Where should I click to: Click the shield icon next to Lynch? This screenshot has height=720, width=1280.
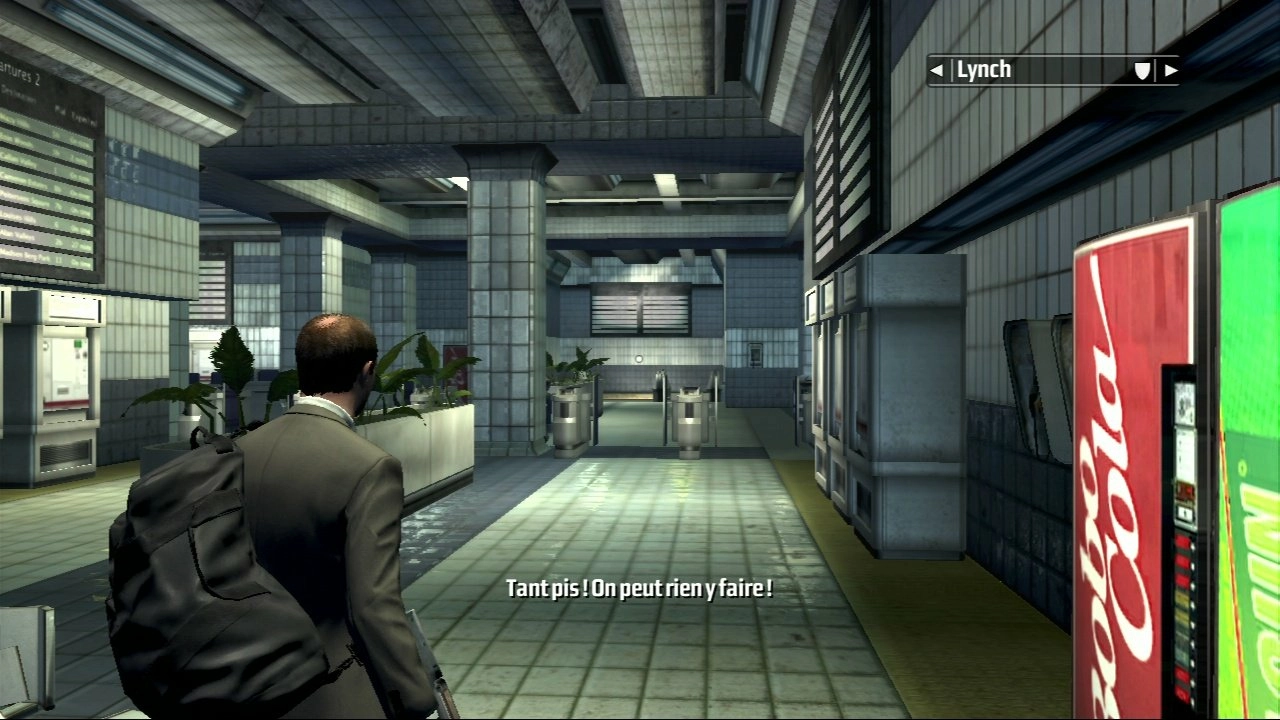1142,70
